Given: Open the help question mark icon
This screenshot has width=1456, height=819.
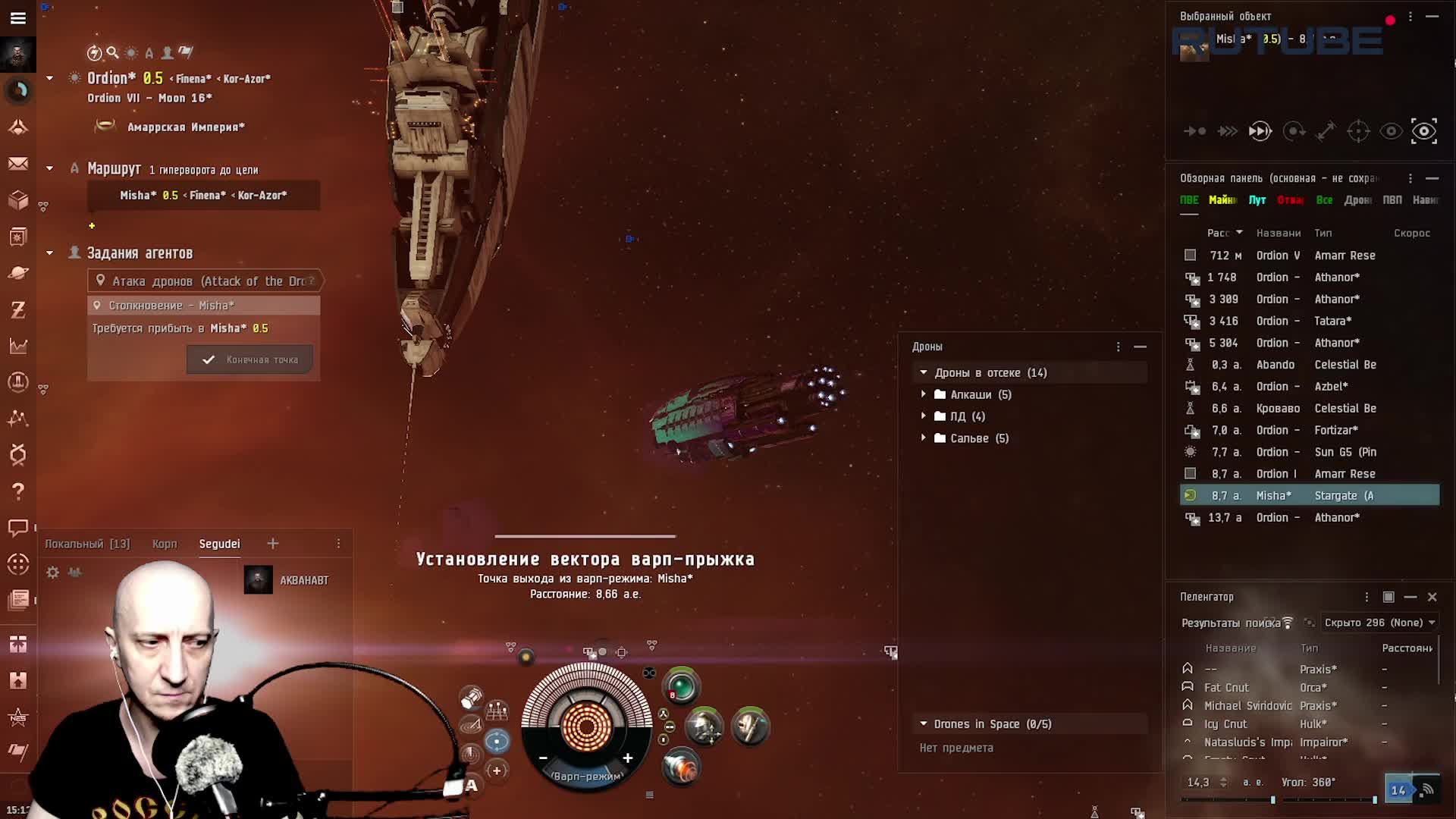Looking at the screenshot, I should [x=18, y=491].
